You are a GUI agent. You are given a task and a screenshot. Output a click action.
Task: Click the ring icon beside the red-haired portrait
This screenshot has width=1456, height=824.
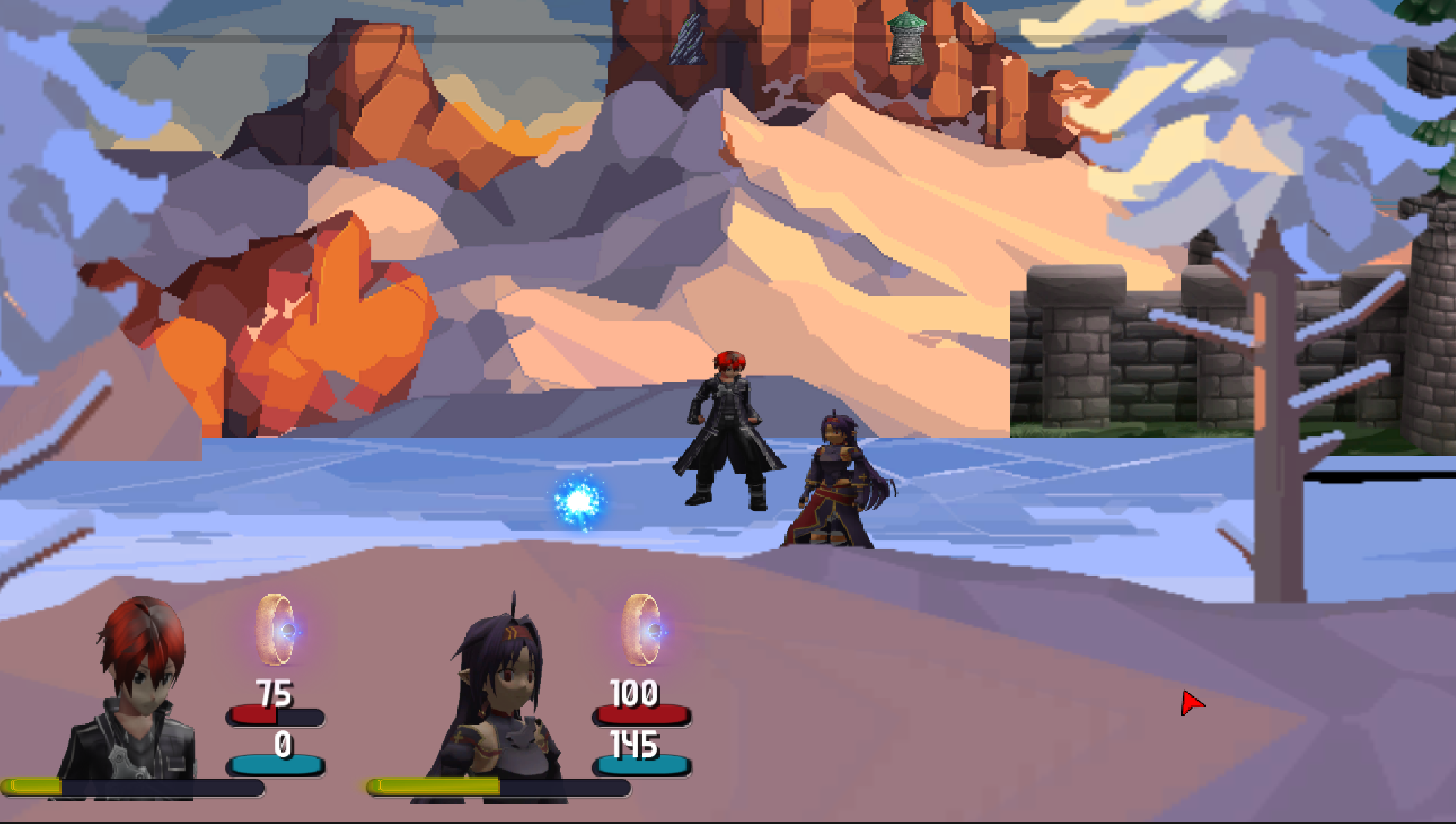275,630
